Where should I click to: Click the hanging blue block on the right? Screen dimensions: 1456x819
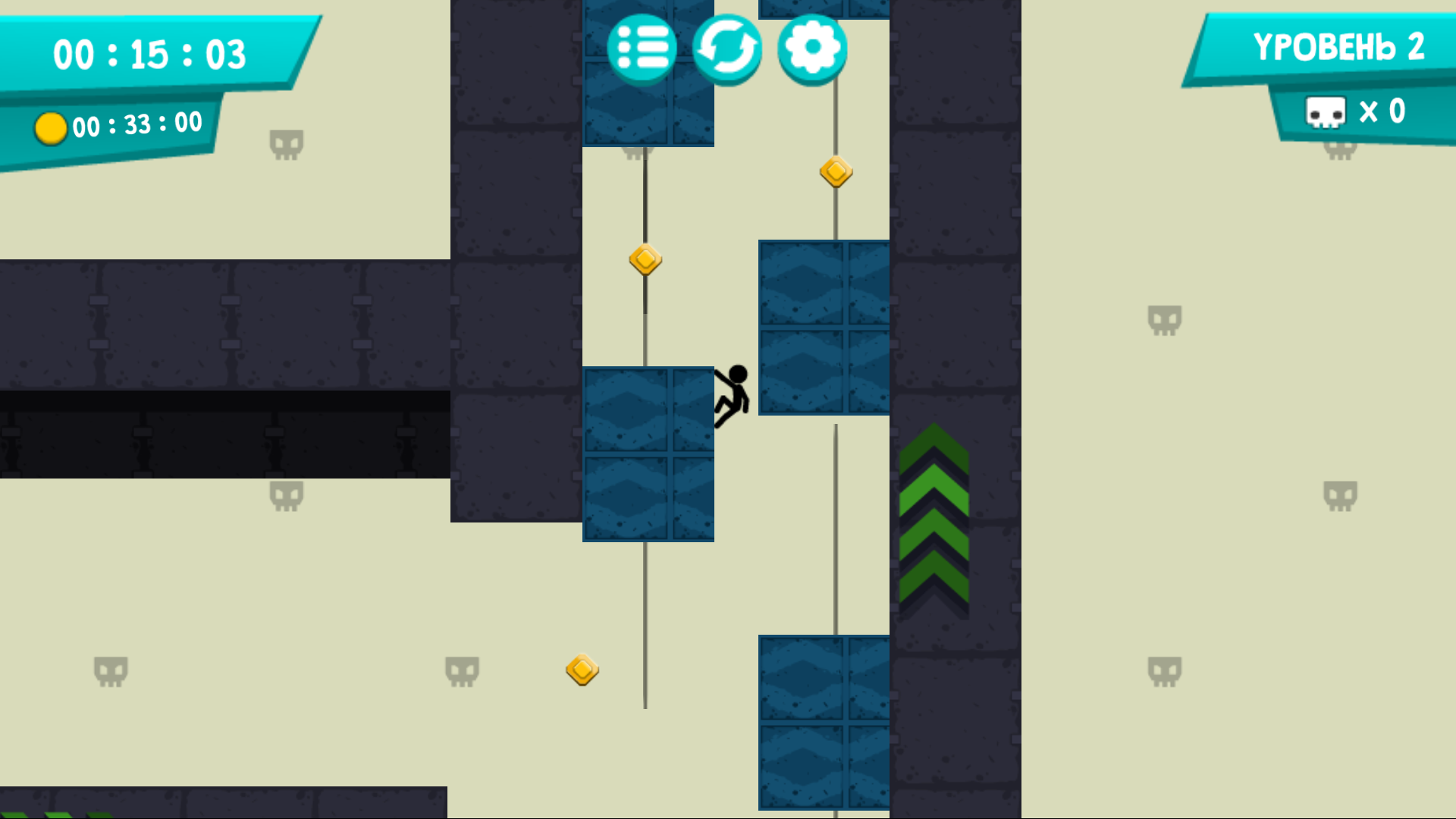[824, 326]
